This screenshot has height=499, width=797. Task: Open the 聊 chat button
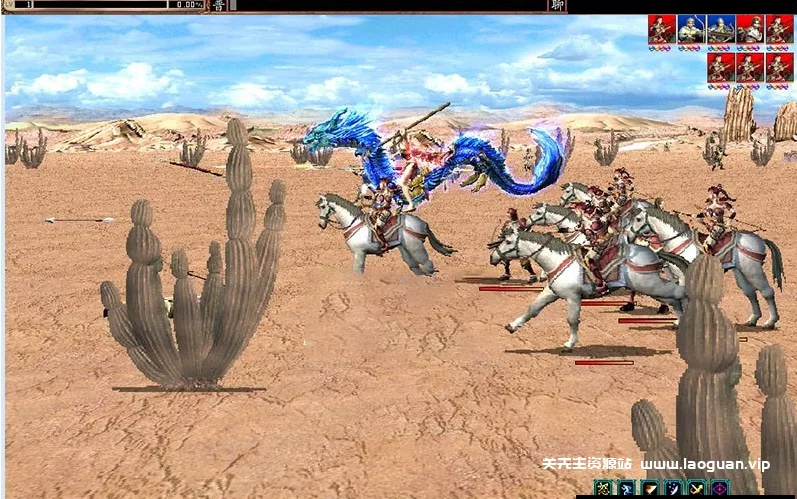pos(556,6)
